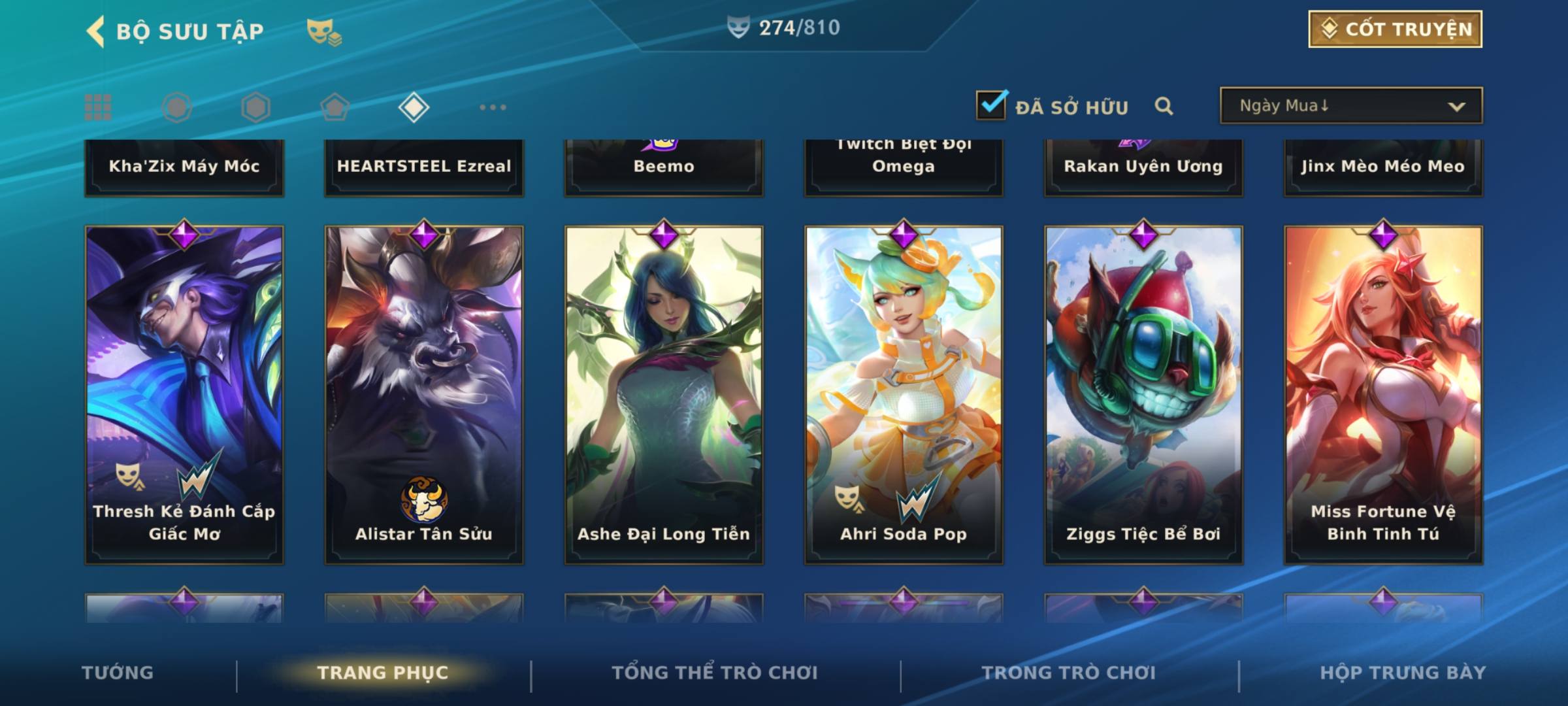Screen dimensions: 1568x706
Task: Open the Trong Trò Chơi tab
Action: (x=1069, y=673)
